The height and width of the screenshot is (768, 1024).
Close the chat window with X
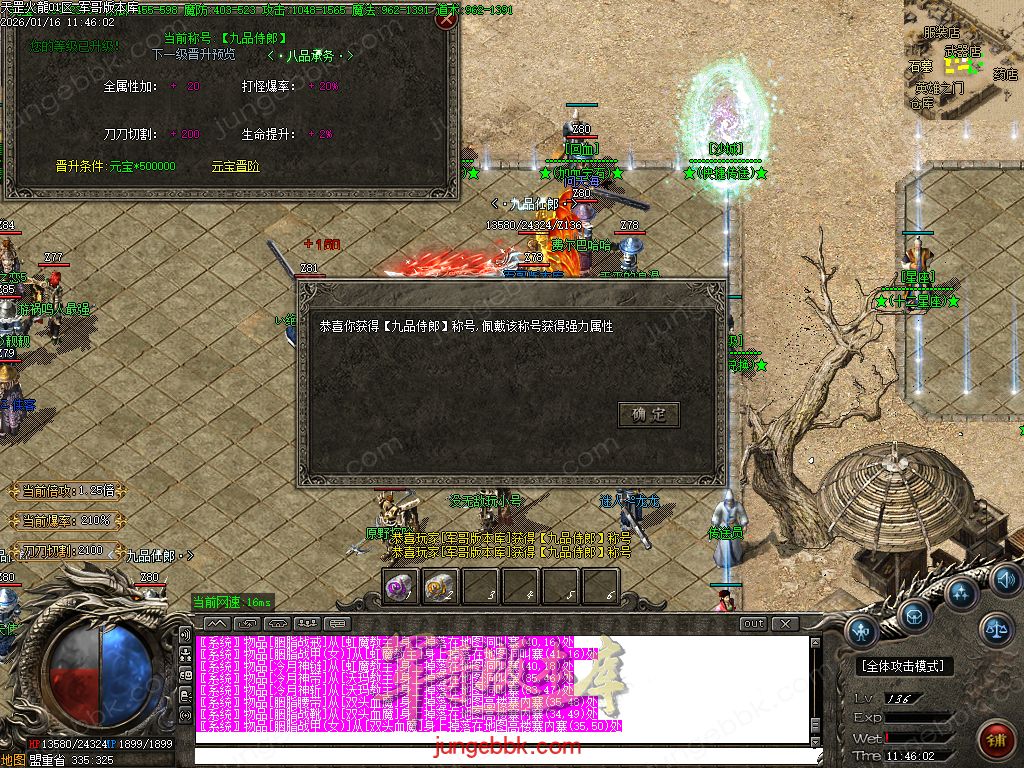tap(786, 623)
